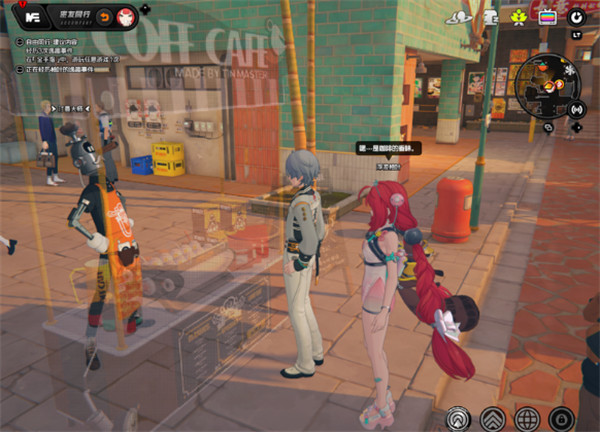Viewport: 600px width, 432px height.
Task: Click the single up-chevron circle button
Action: point(458,418)
